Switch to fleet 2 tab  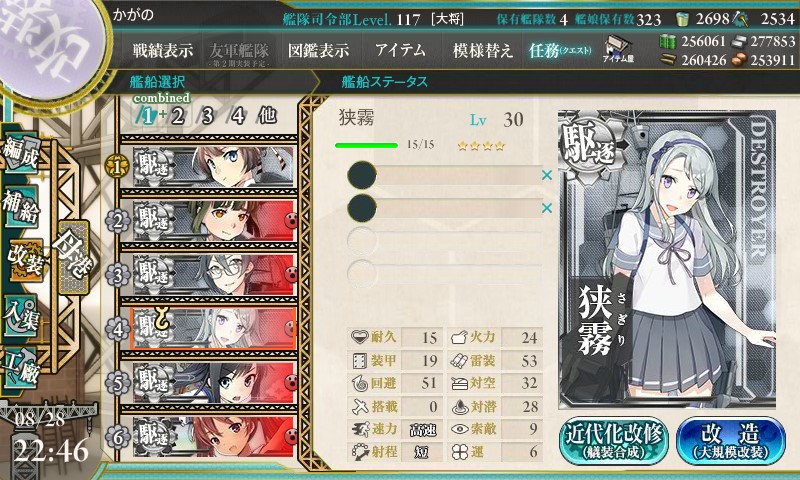[x=178, y=115]
